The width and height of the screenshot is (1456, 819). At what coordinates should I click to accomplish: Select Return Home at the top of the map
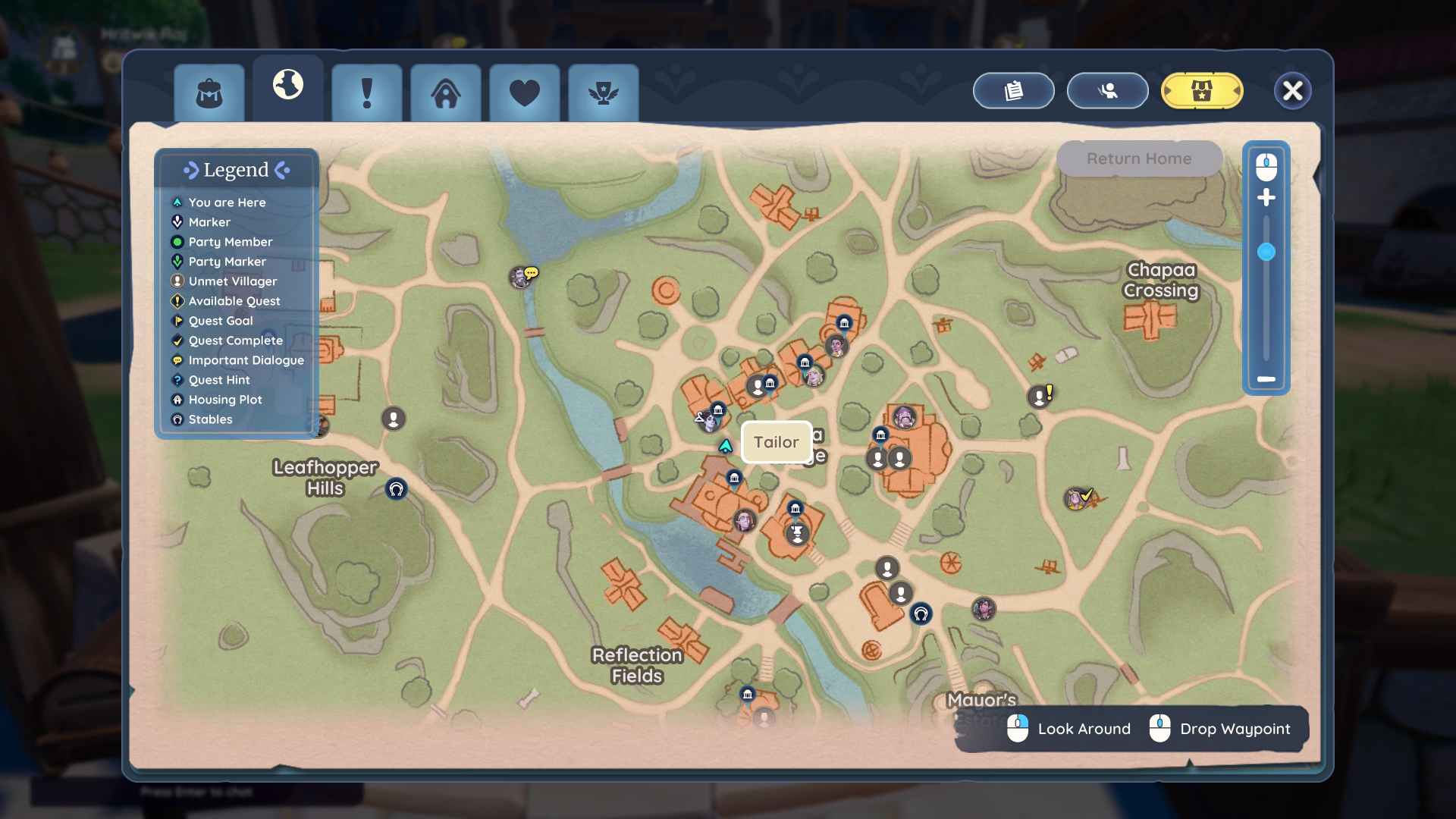pyautogui.click(x=1137, y=158)
